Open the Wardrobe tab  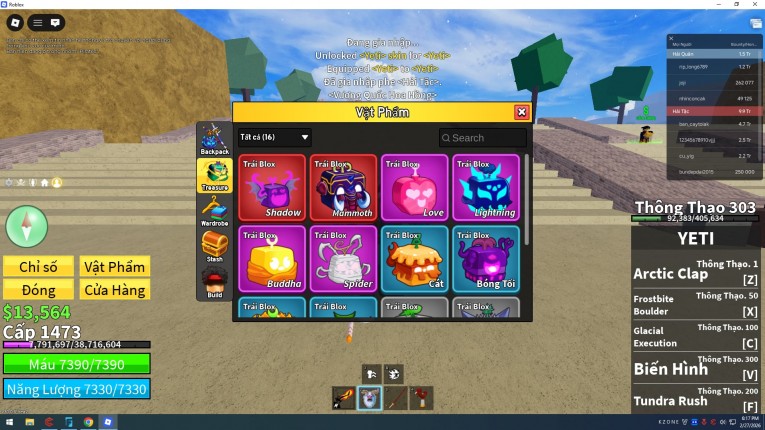click(x=215, y=210)
